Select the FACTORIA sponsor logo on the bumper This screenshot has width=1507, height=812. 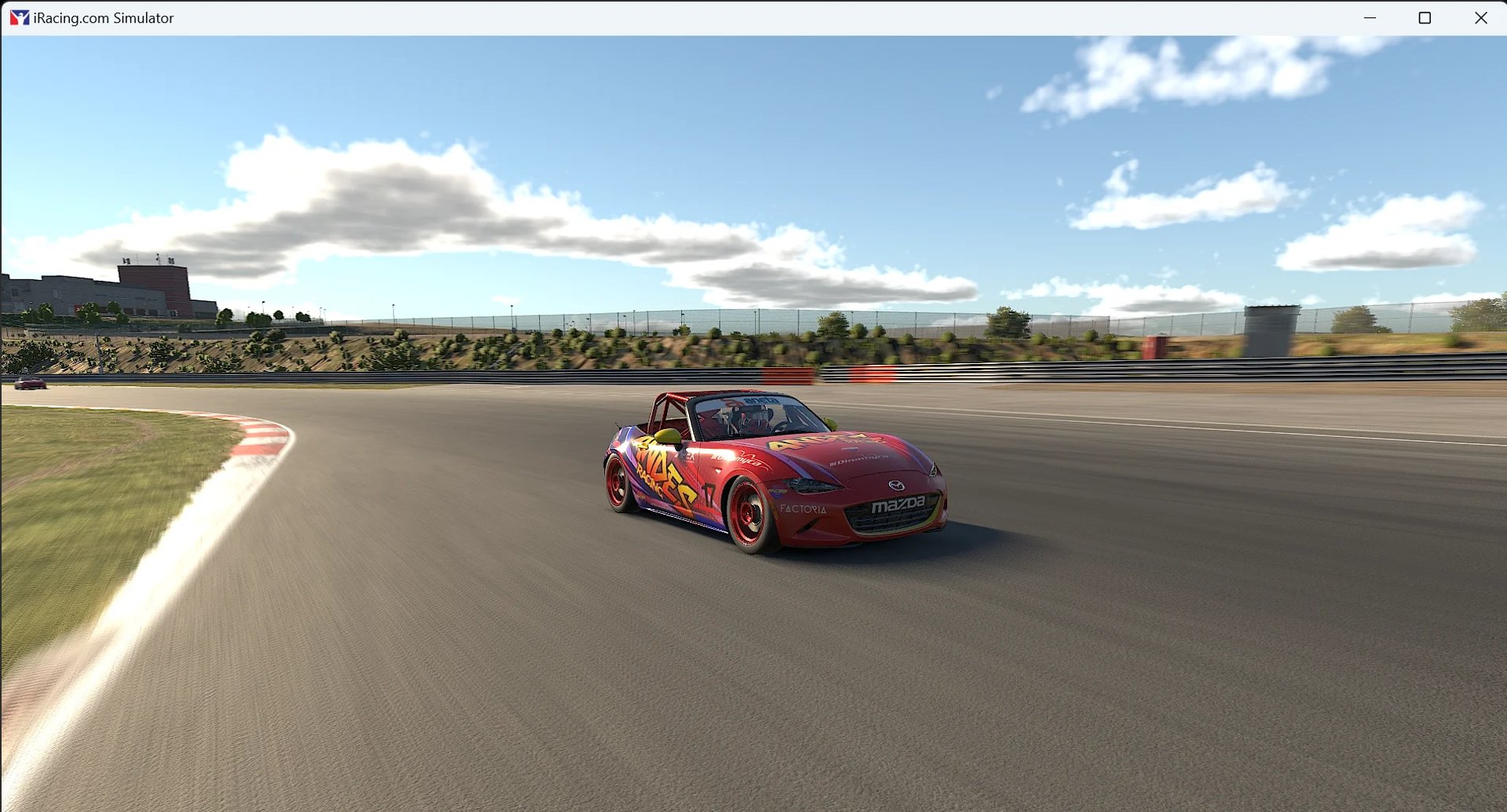(x=803, y=510)
